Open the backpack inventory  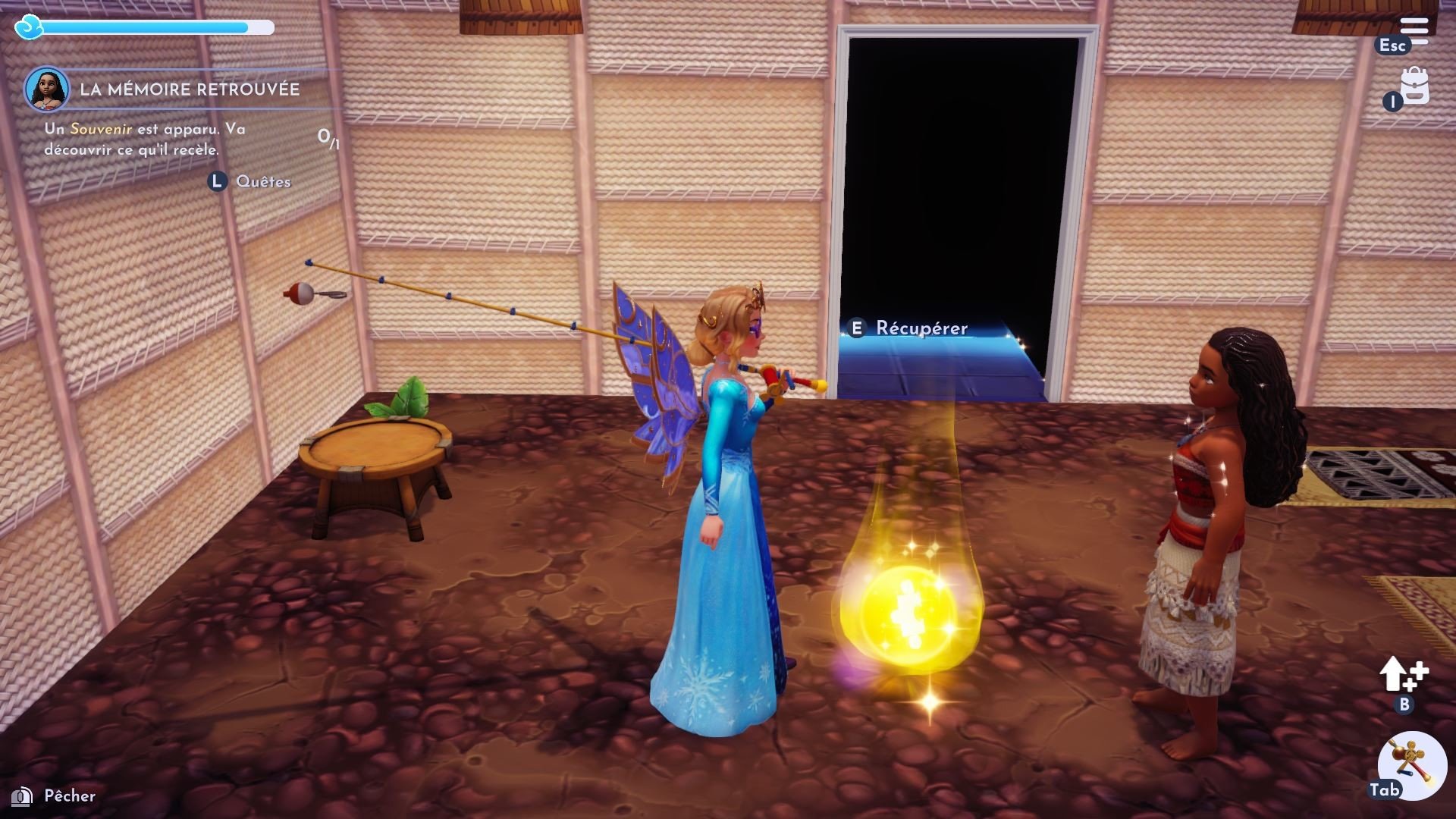pyautogui.click(x=1414, y=86)
